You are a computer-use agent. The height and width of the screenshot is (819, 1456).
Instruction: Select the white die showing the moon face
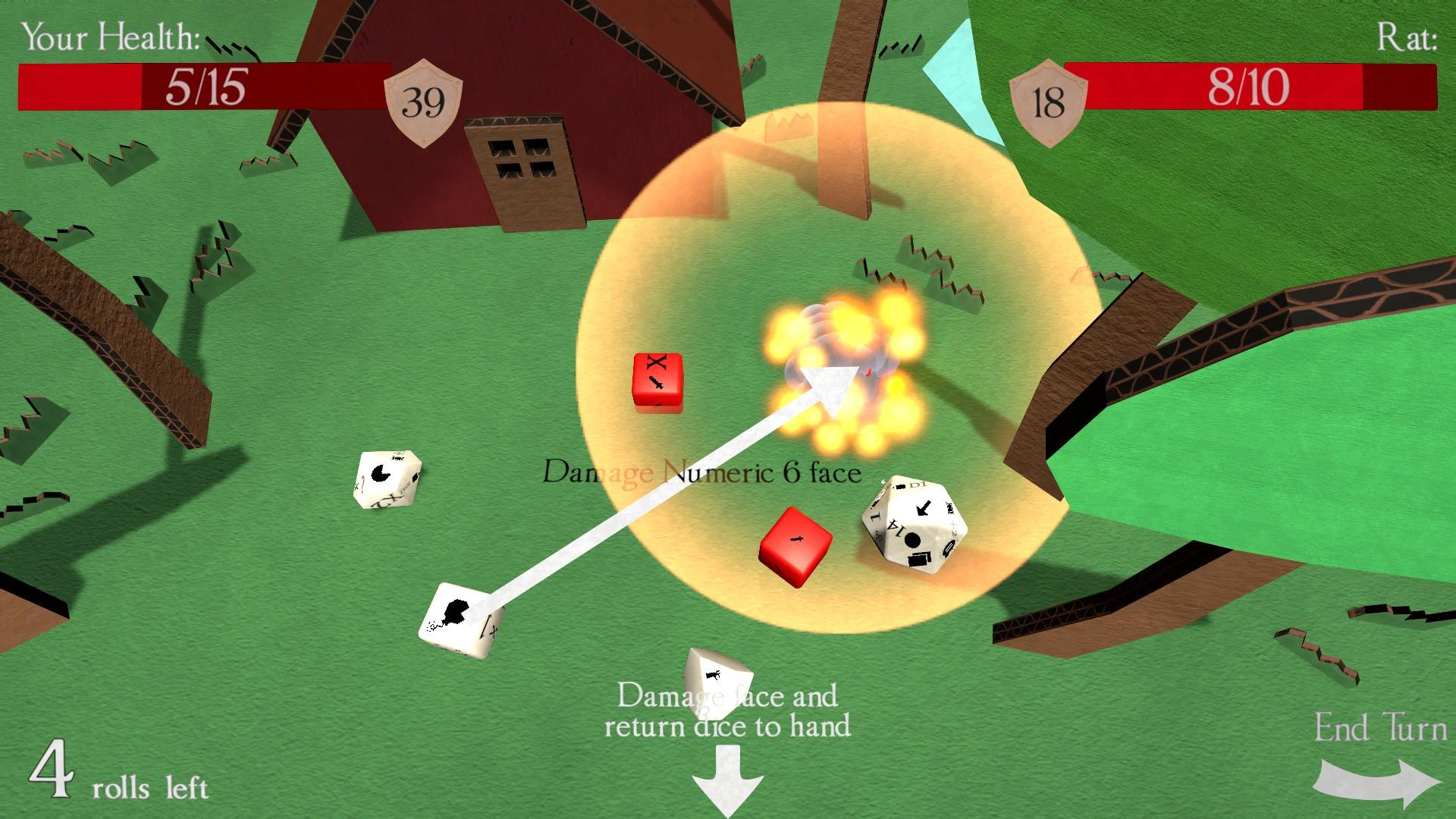point(387,478)
